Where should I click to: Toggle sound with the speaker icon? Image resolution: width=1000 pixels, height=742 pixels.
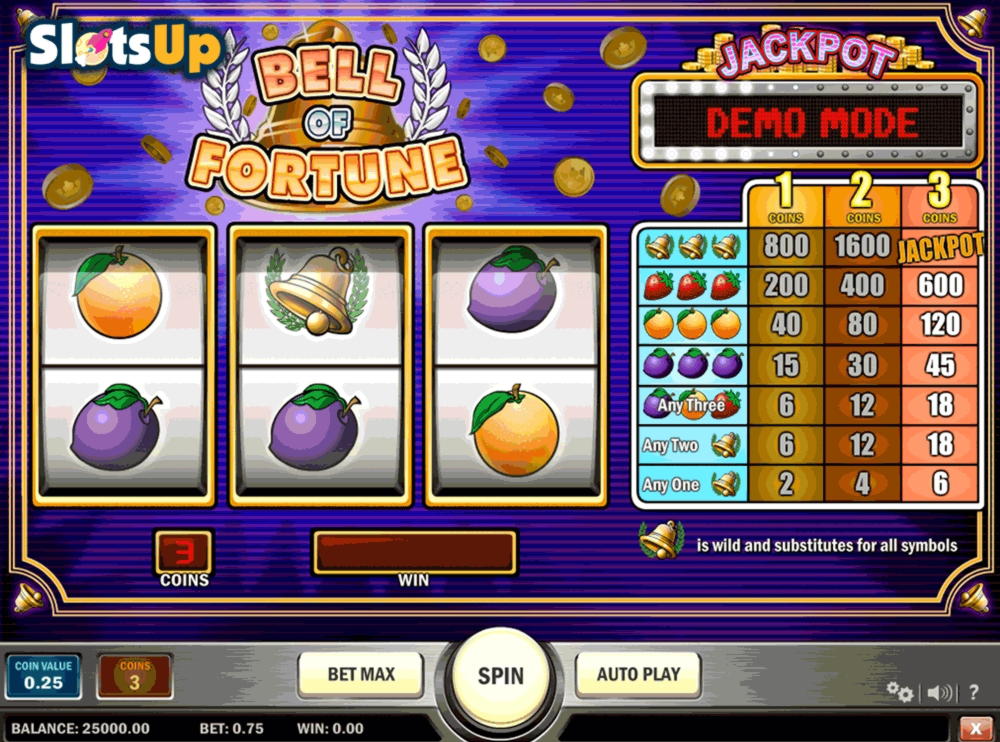click(939, 692)
